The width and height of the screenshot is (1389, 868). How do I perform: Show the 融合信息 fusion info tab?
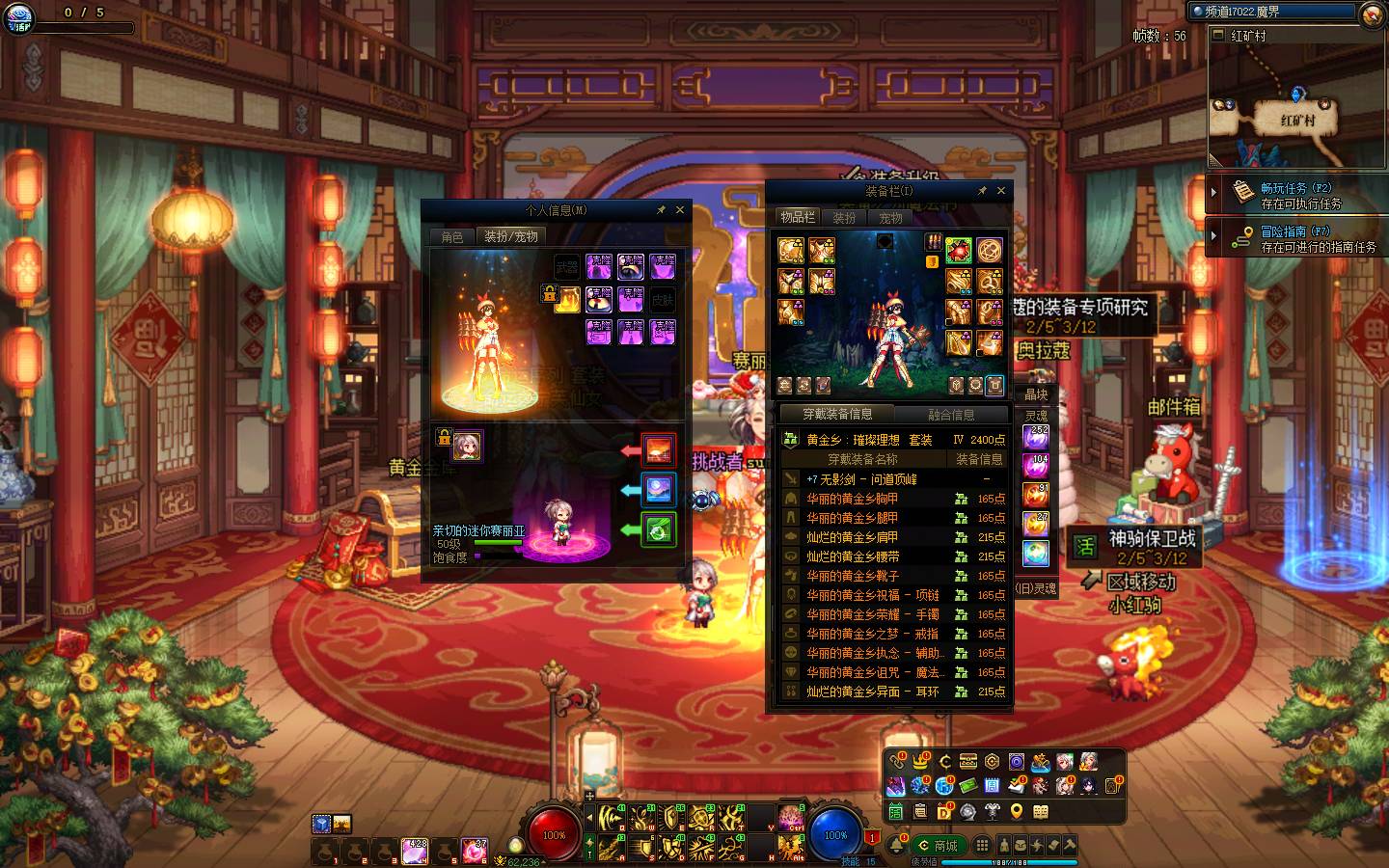coord(951,415)
